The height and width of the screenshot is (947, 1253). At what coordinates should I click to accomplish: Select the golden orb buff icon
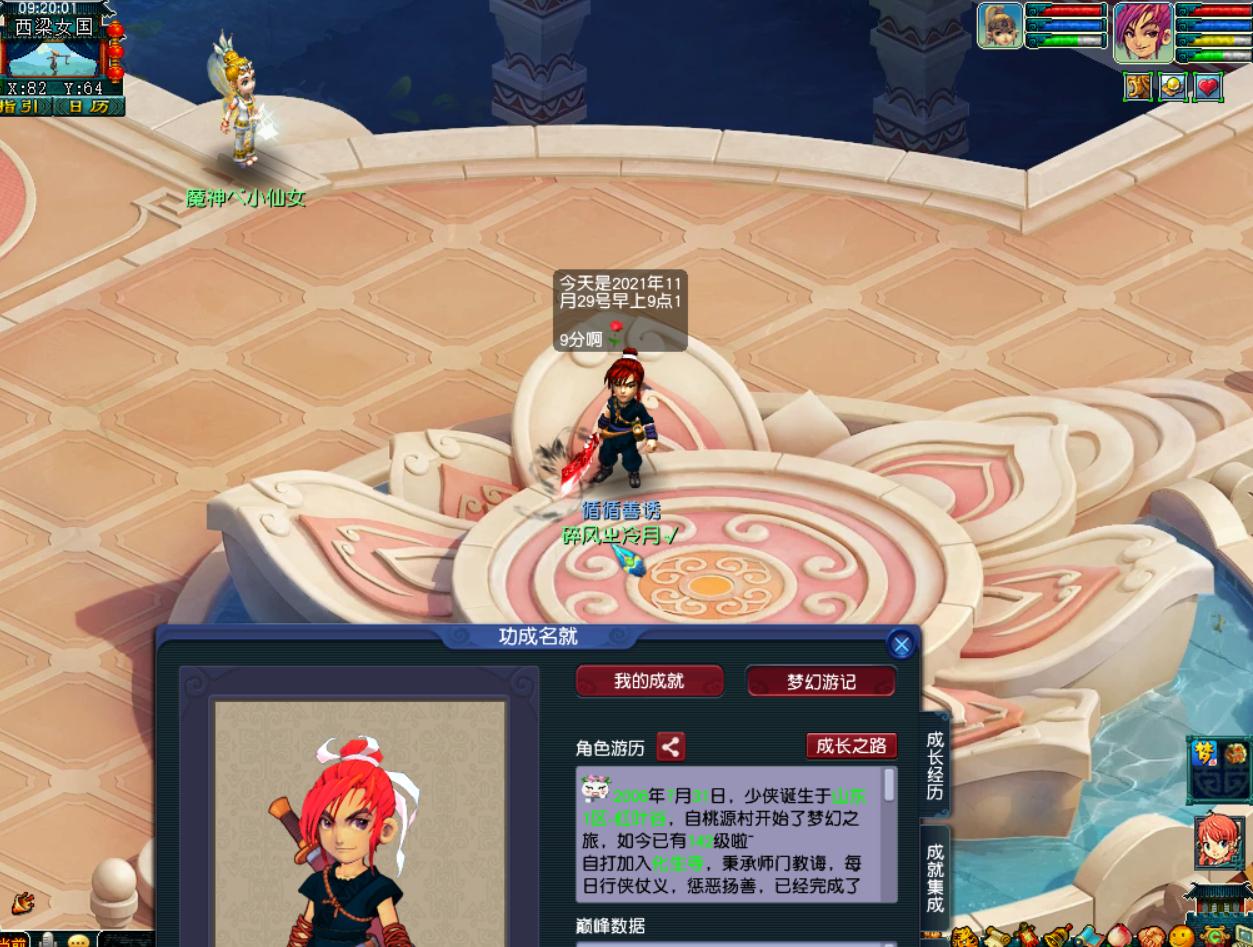(x=1173, y=87)
